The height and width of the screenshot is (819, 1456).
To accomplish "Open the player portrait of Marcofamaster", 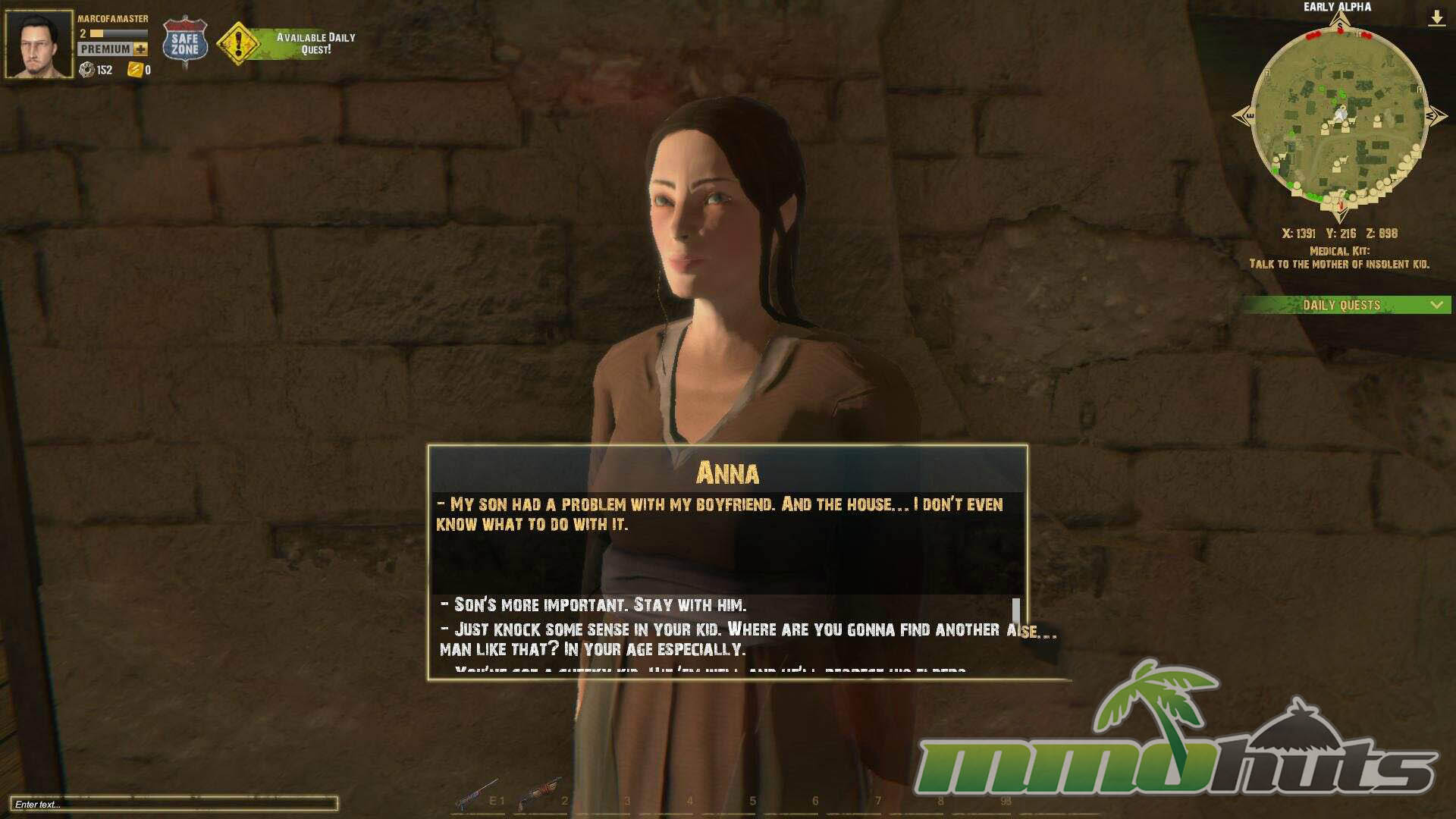I will (39, 44).
